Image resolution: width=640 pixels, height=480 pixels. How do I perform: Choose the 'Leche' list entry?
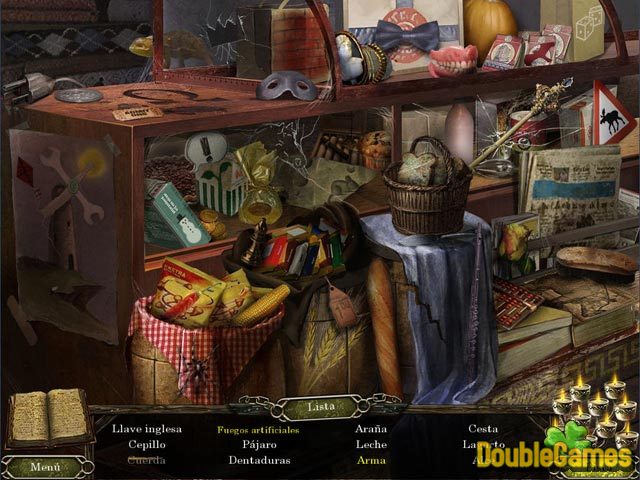click(371, 444)
